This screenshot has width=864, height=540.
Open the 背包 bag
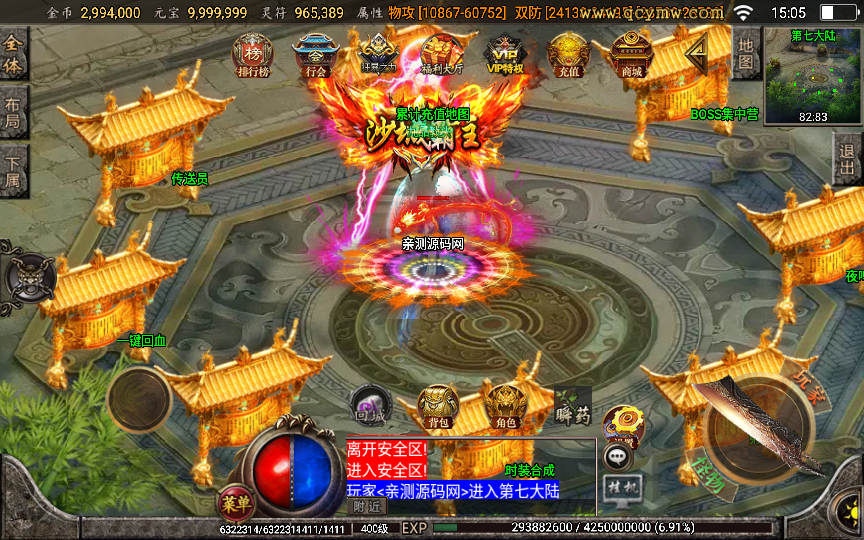click(438, 407)
